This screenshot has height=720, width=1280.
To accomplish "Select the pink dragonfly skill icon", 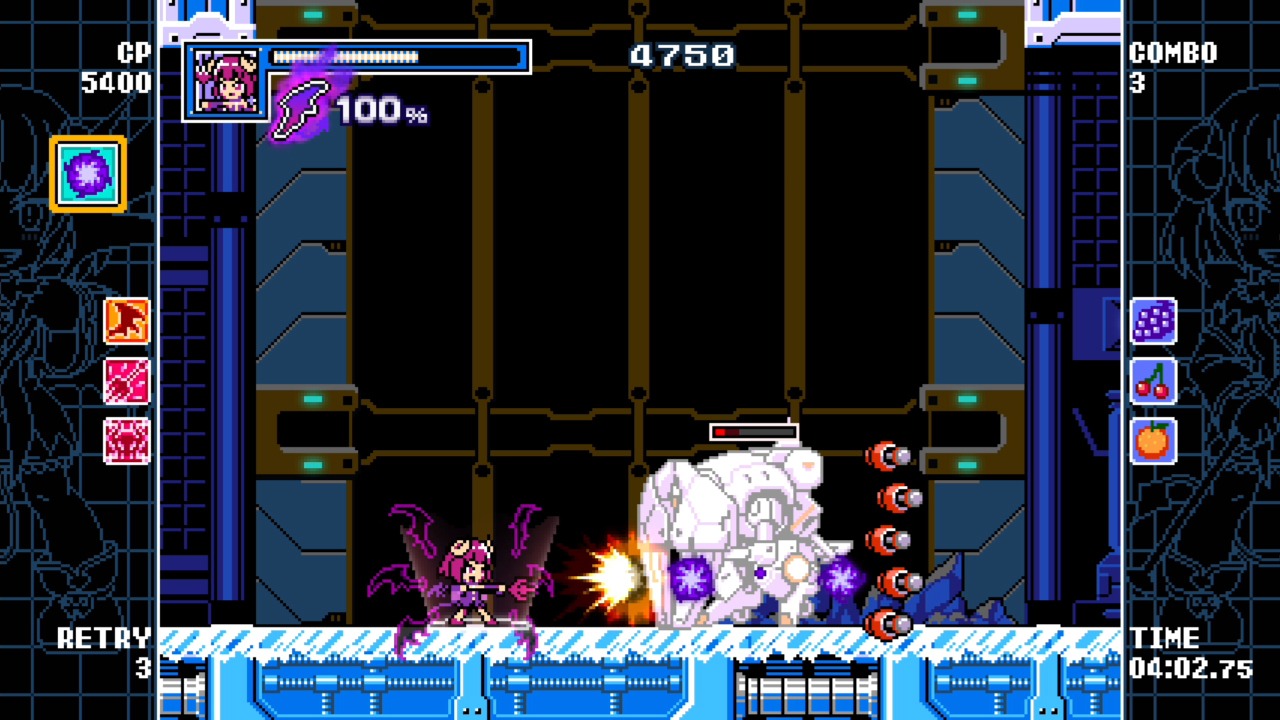I will coord(125,381).
